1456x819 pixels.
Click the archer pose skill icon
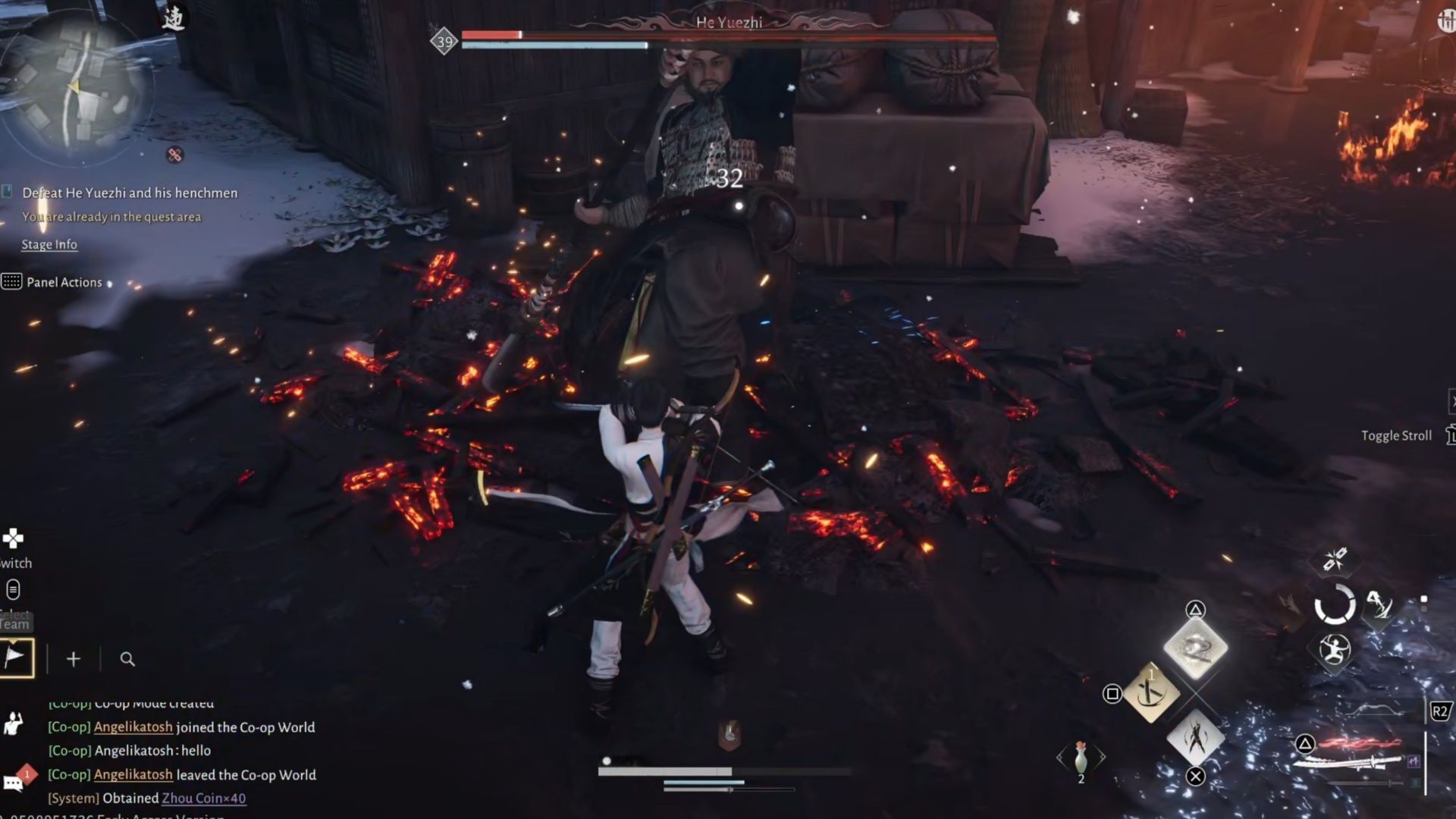coord(1334,650)
